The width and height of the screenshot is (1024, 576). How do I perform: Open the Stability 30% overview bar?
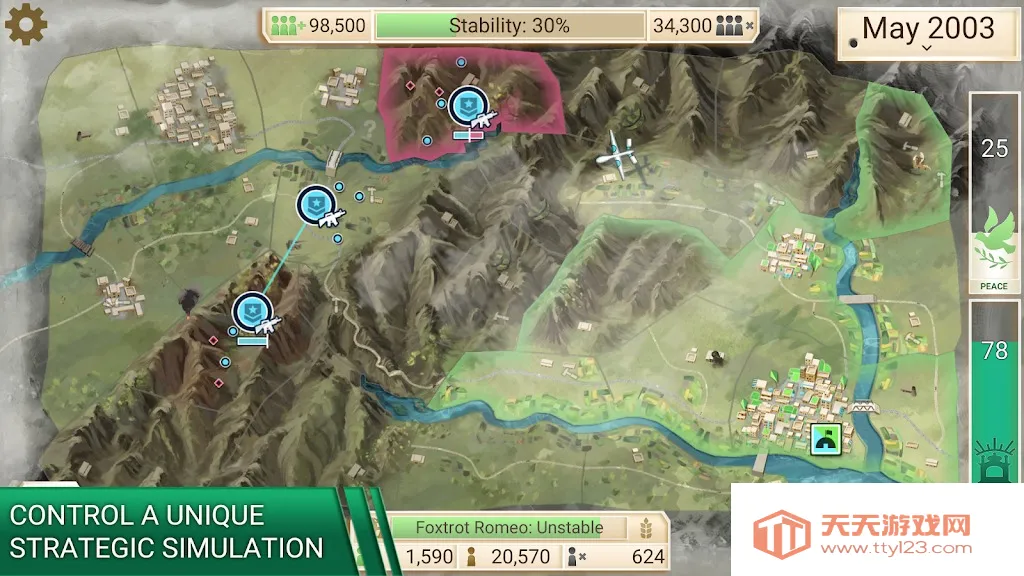click(509, 26)
